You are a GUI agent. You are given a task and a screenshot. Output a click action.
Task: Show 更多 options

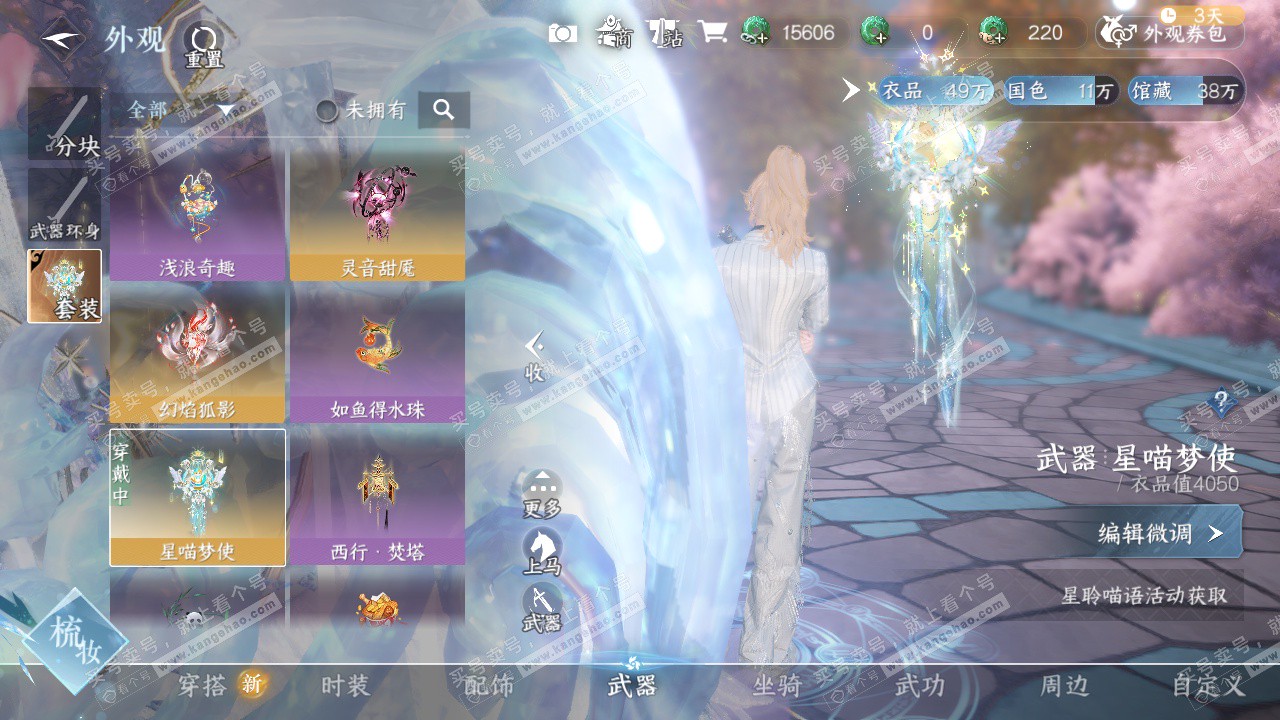pyautogui.click(x=542, y=494)
